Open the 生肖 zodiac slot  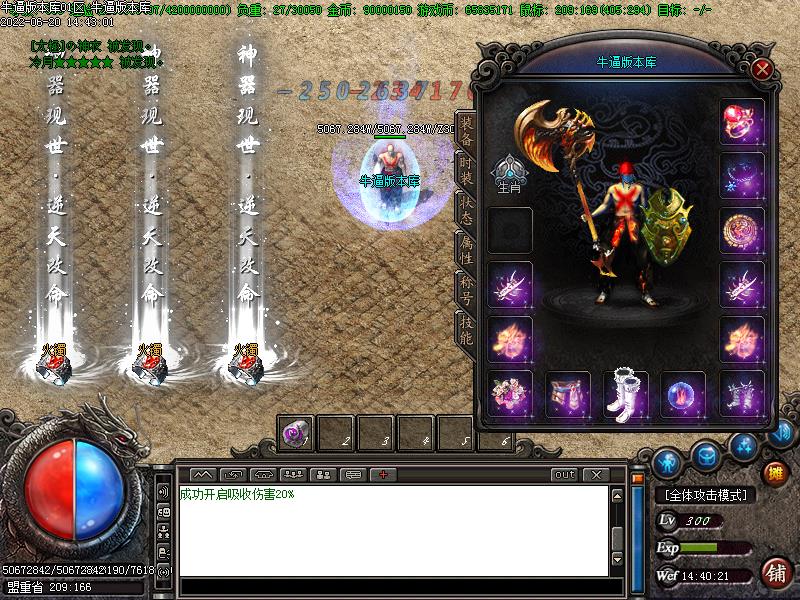pos(510,174)
